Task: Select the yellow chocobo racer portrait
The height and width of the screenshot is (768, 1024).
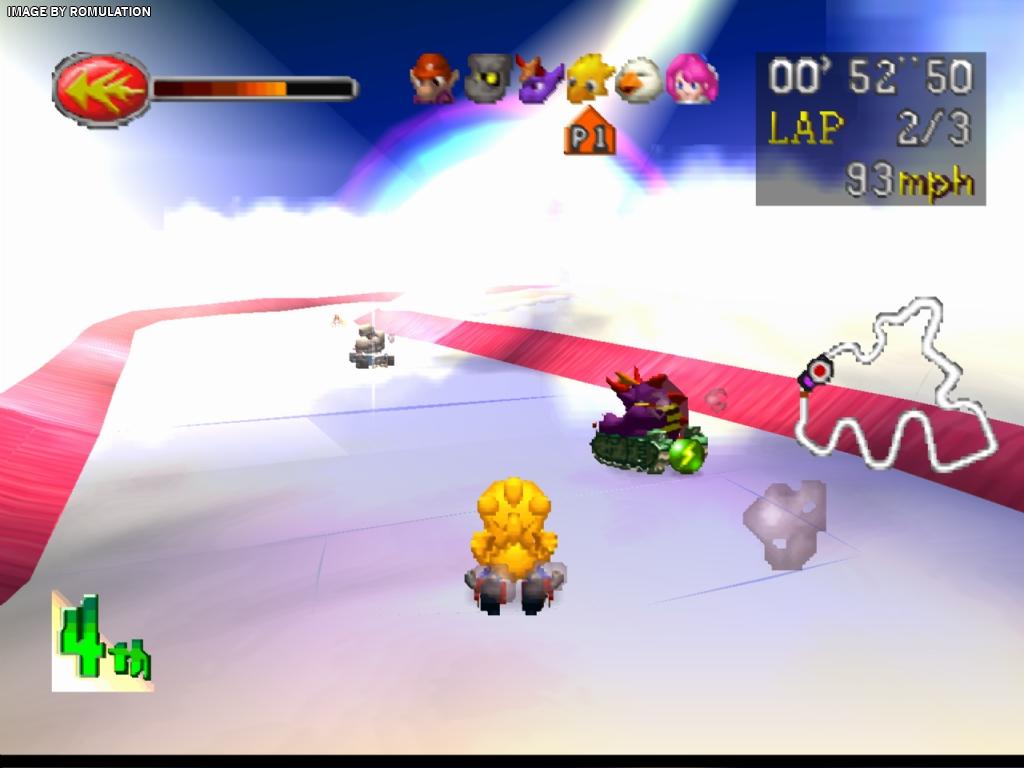Action: point(590,79)
